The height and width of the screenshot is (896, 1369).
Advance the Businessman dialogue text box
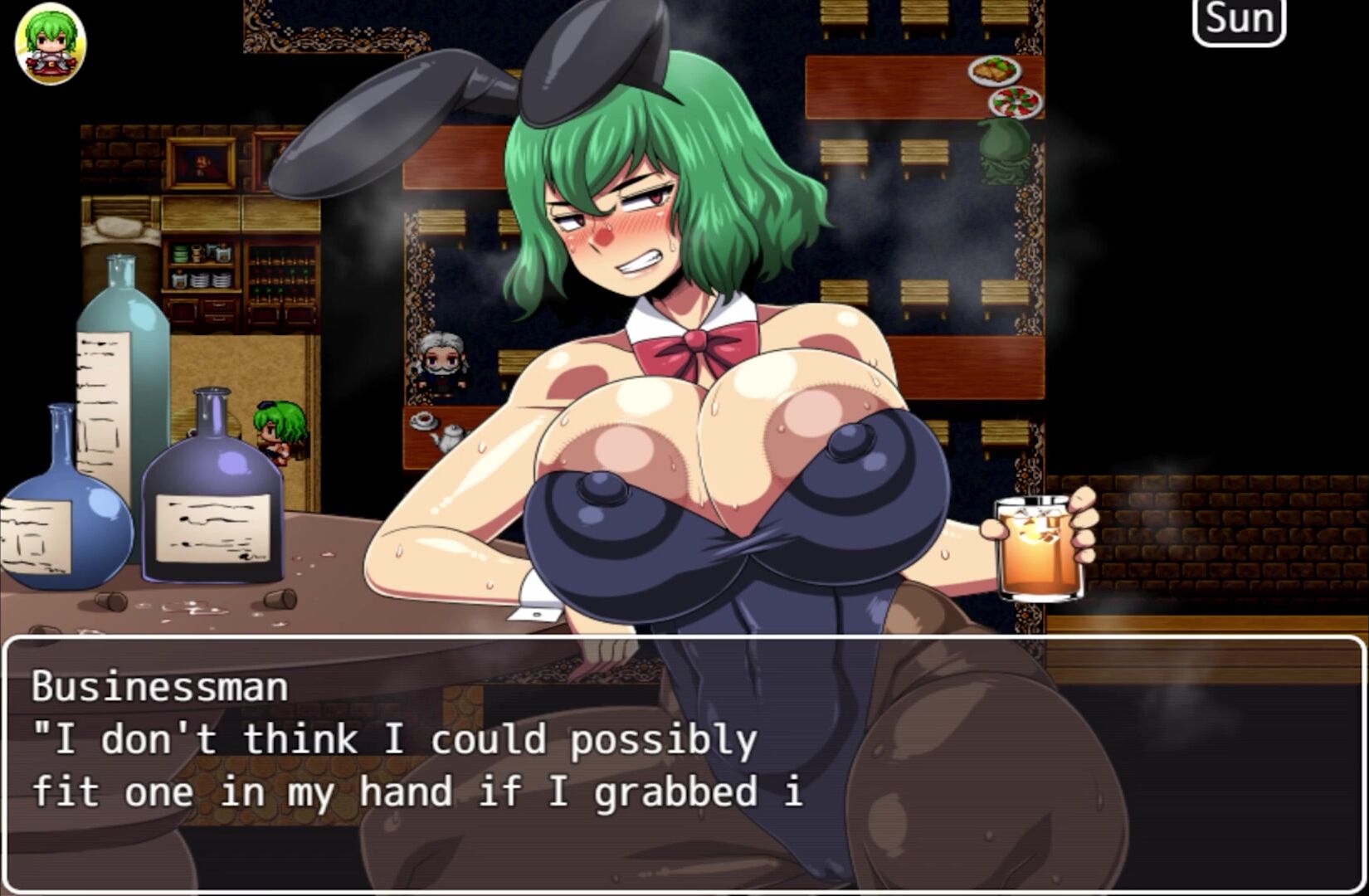[684, 763]
